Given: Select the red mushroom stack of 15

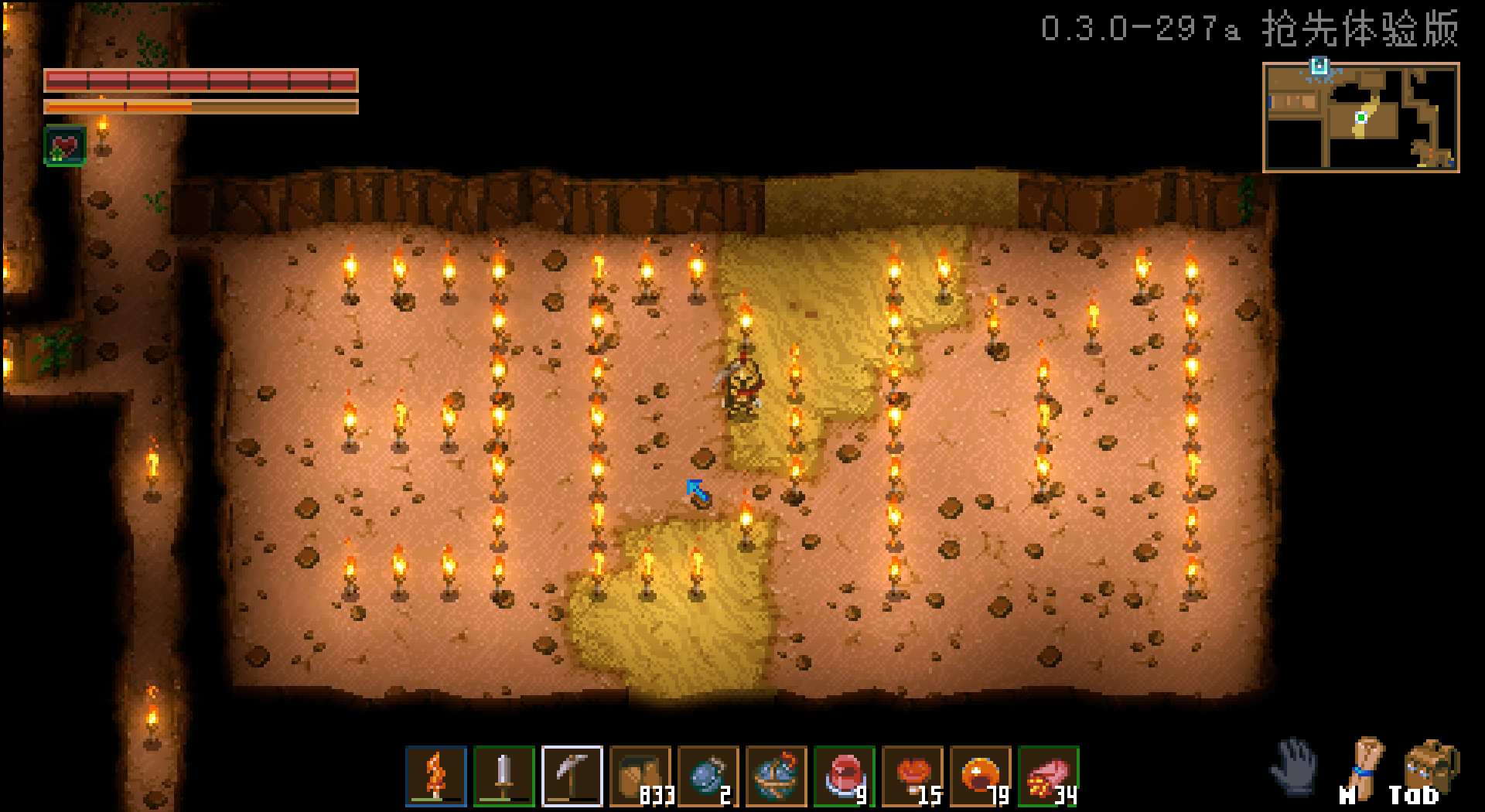Looking at the screenshot, I should (x=912, y=776).
